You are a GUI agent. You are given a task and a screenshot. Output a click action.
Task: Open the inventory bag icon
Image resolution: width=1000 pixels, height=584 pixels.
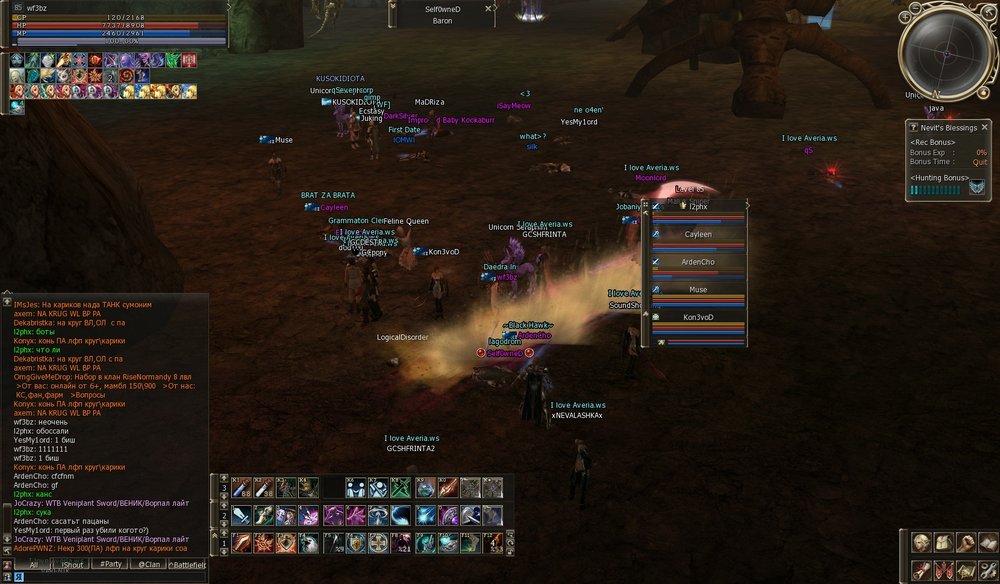pos(943,542)
